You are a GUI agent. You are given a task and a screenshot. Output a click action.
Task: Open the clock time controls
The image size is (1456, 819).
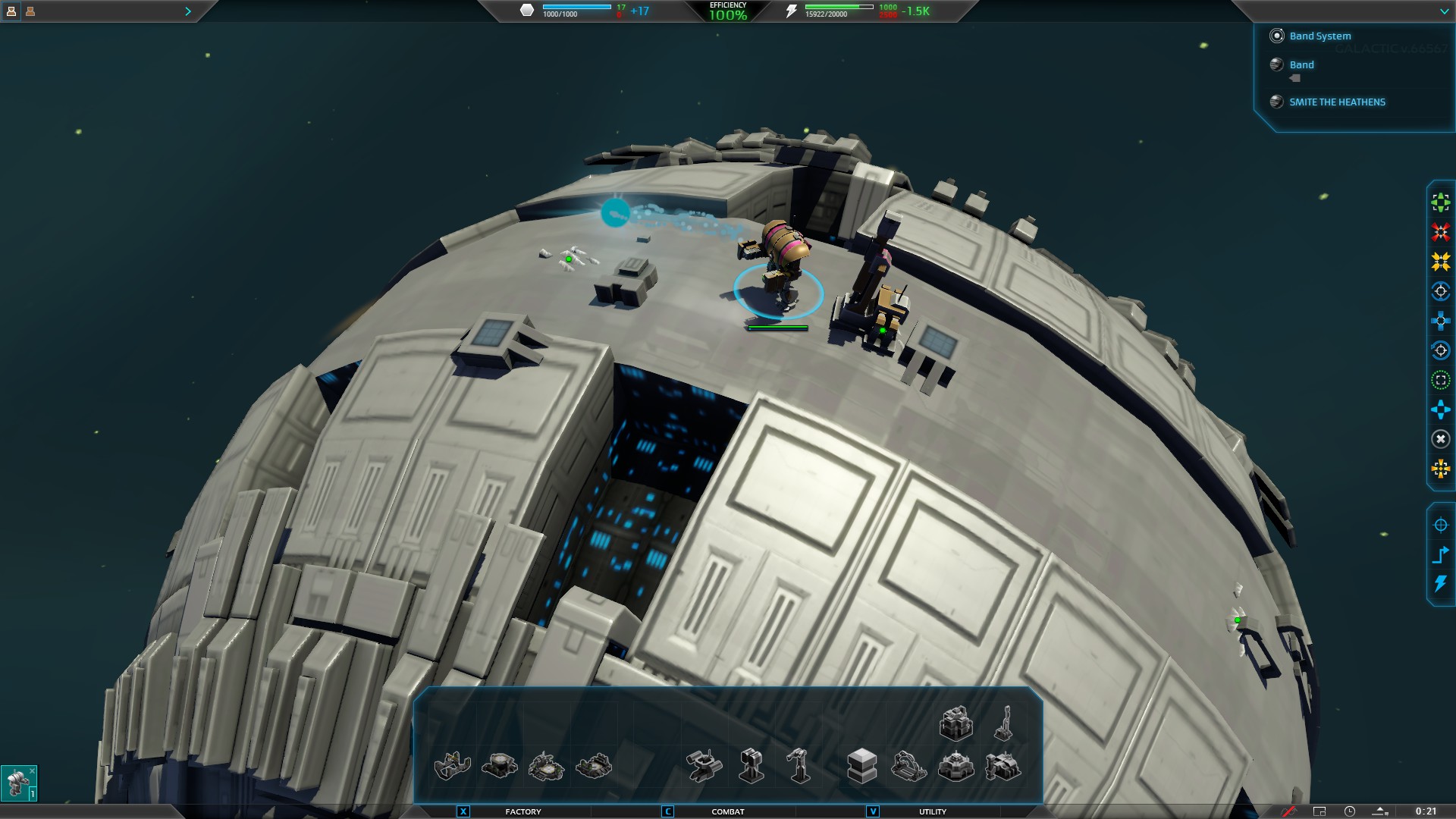coord(1350,811)
